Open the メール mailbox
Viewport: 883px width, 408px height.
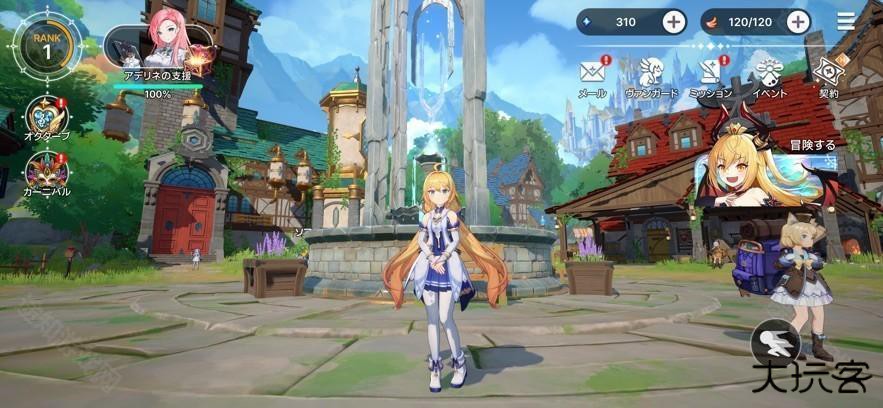pyautogui.click(x=593, y=74)
